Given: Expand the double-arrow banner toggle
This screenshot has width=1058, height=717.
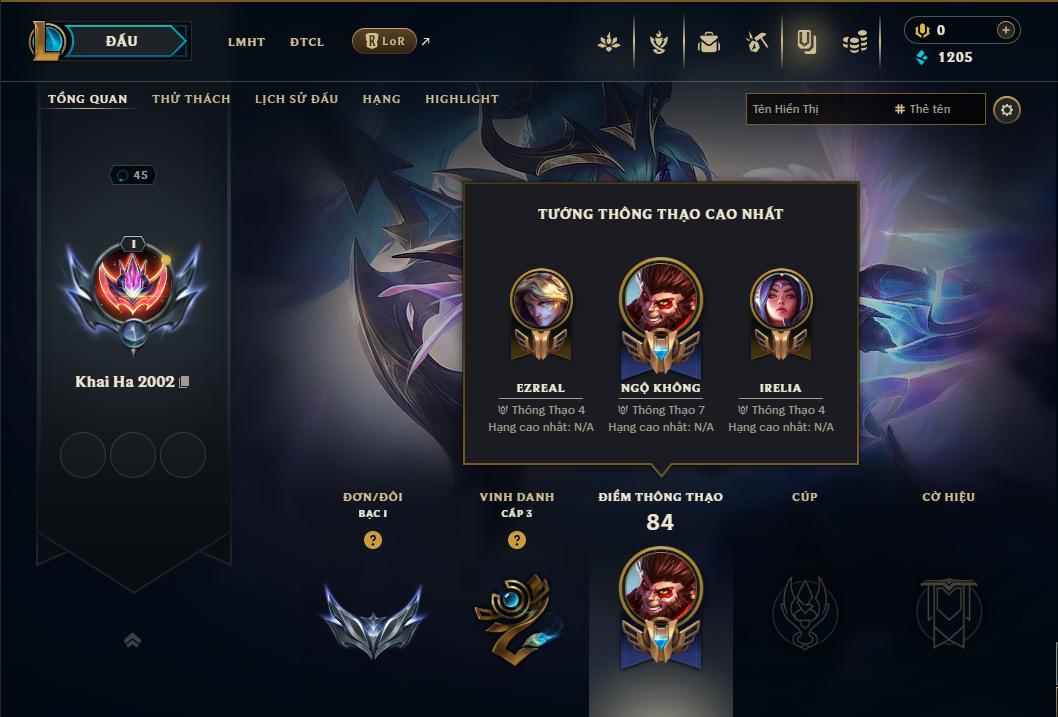Looking at the screenshot, I should (132, 640).
